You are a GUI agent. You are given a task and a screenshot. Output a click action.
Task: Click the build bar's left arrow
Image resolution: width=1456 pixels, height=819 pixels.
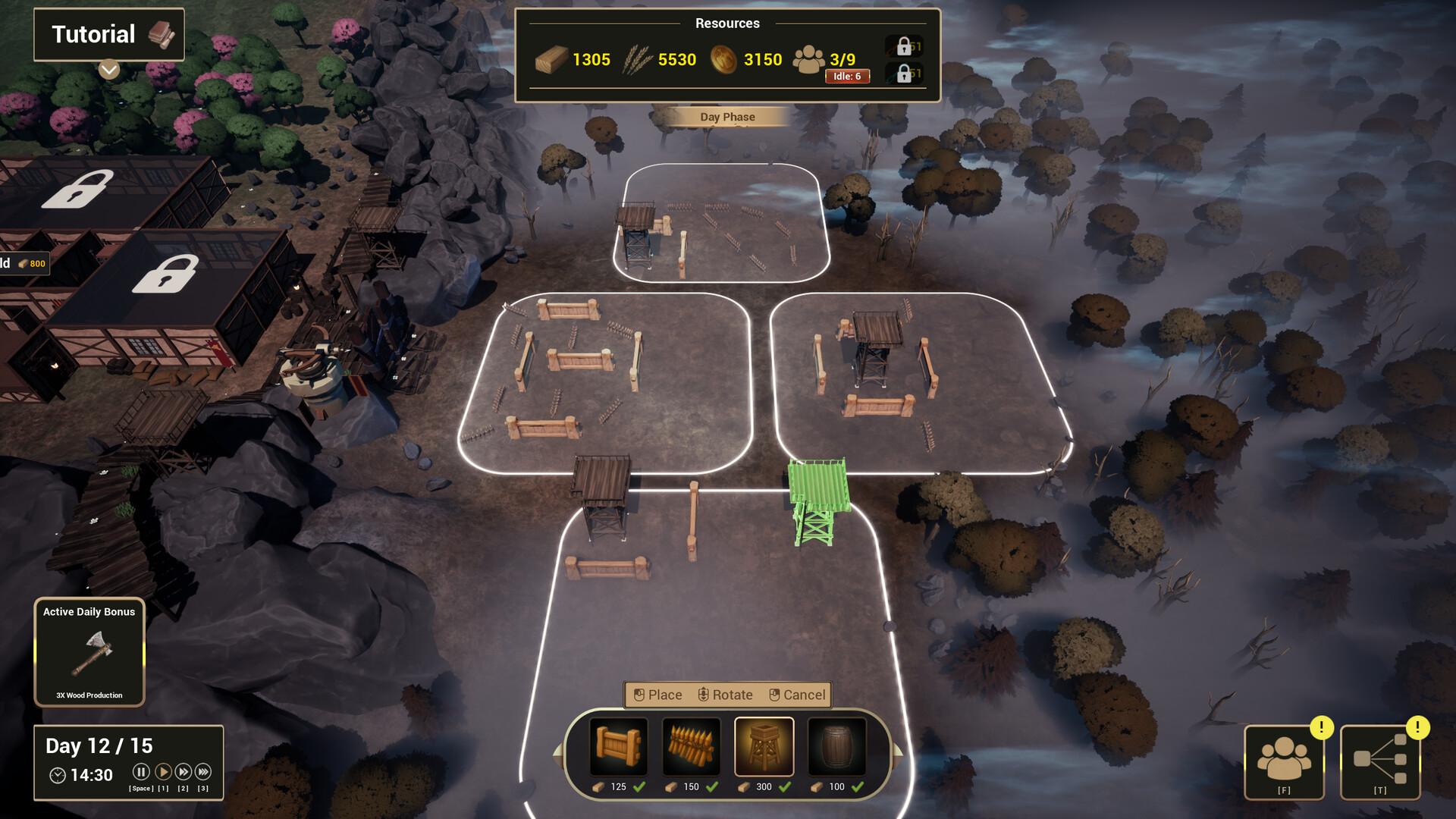pos(558,752)
